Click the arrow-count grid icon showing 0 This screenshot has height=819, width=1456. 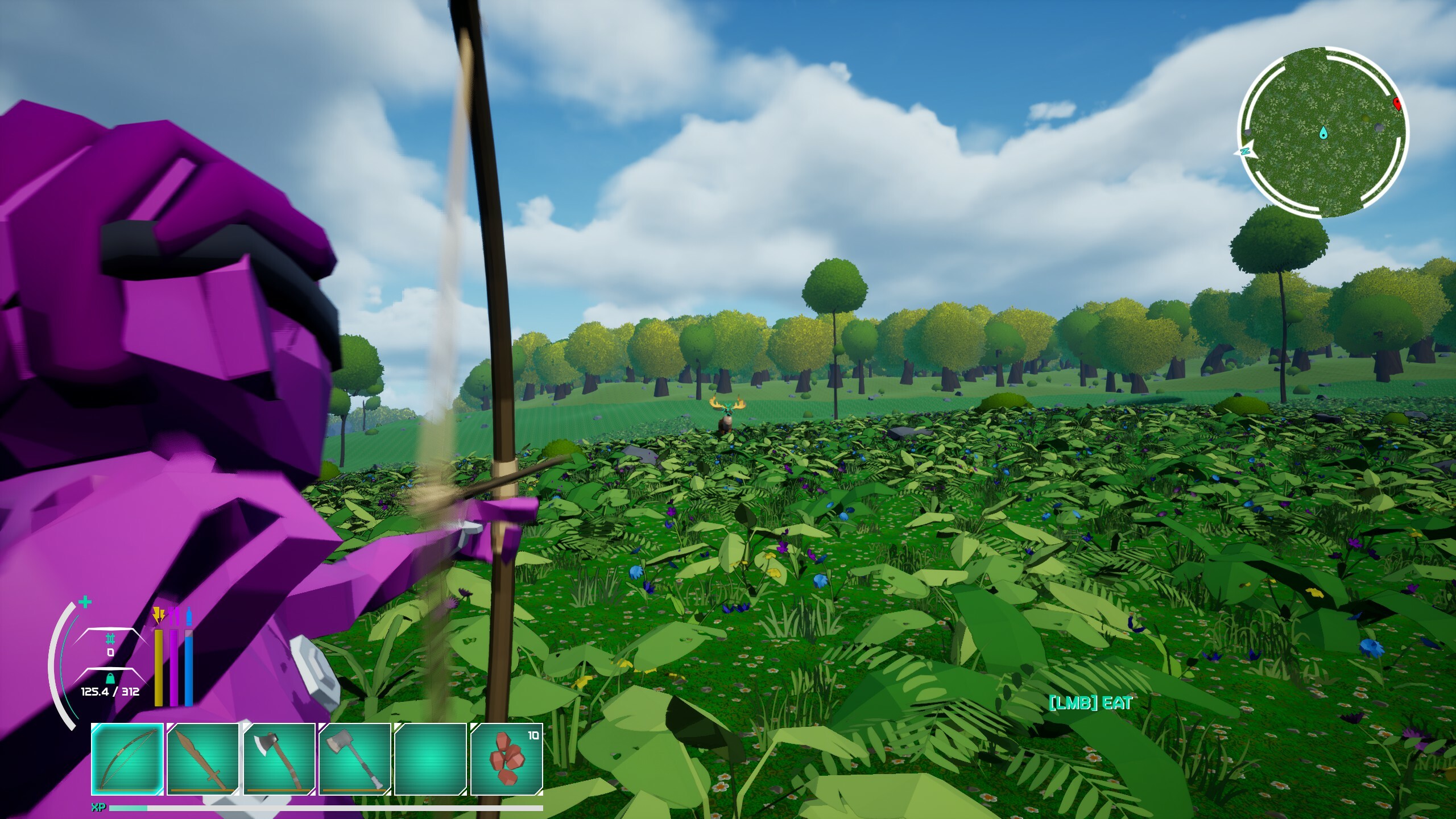pos(110,643)
